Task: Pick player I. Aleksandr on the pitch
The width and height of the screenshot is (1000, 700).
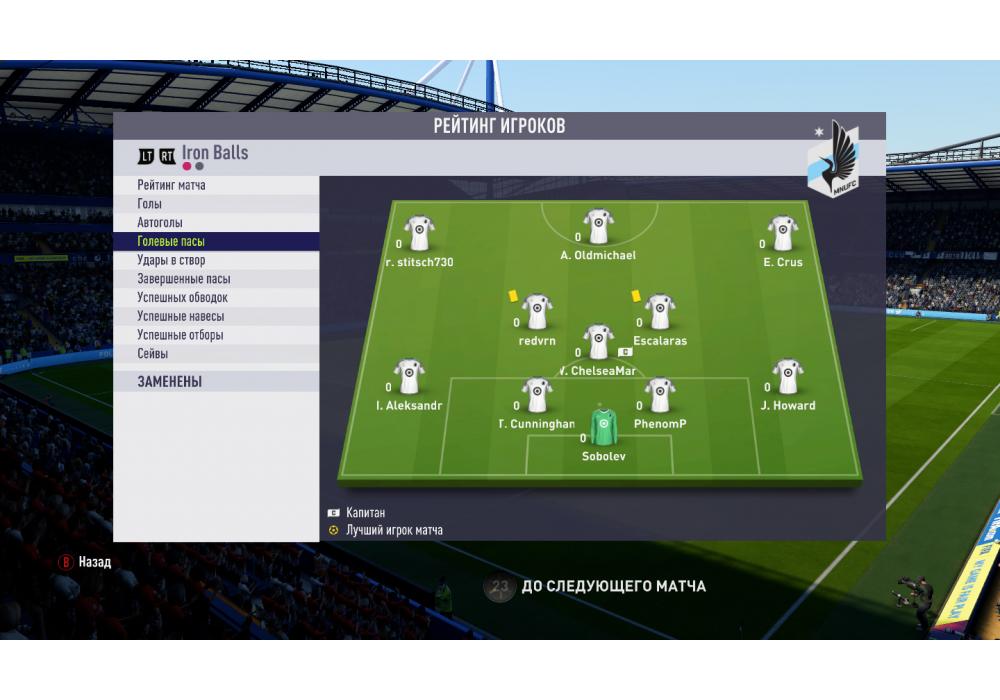Action: (409, 377)
